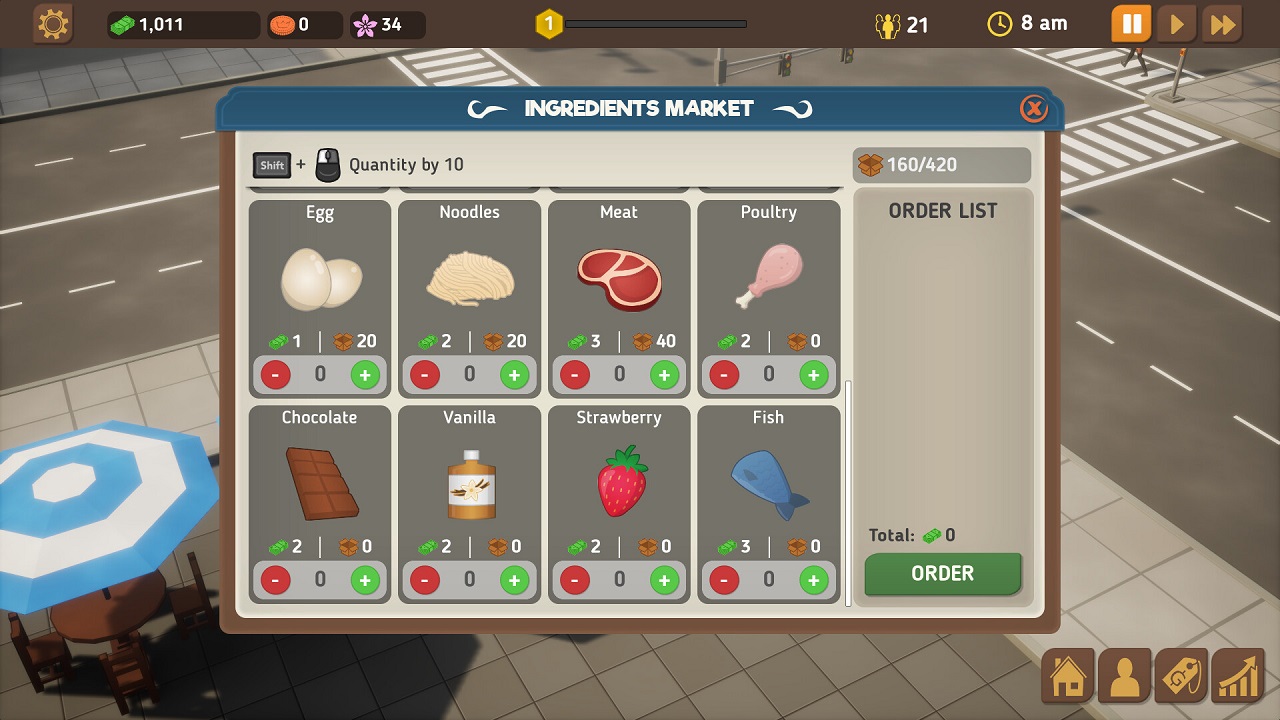This screenshot has height=720, width=1280.
Task: Open the staff panel
Action: pos(1124,676)
